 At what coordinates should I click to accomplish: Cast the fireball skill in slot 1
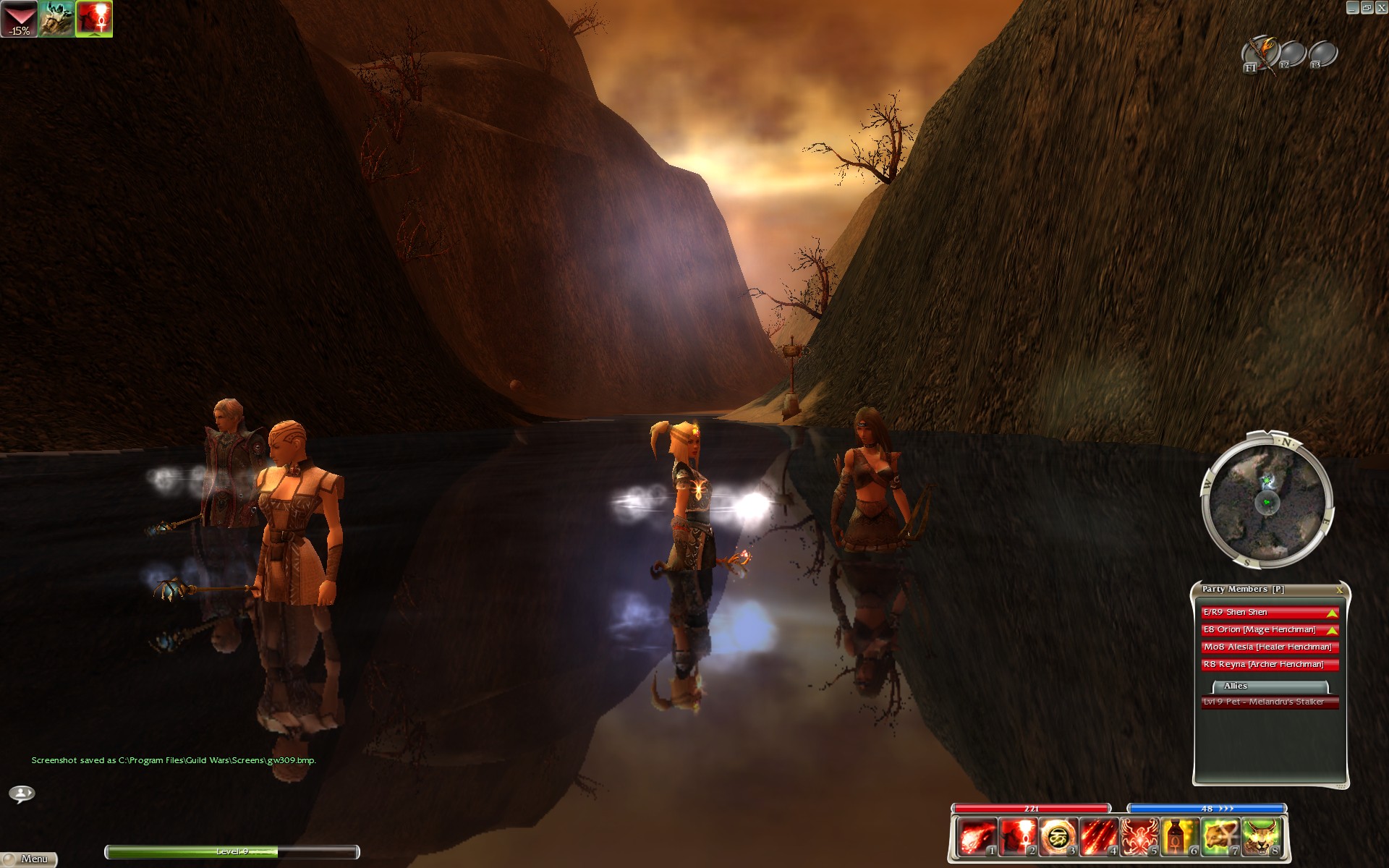[x=976, y=837]
